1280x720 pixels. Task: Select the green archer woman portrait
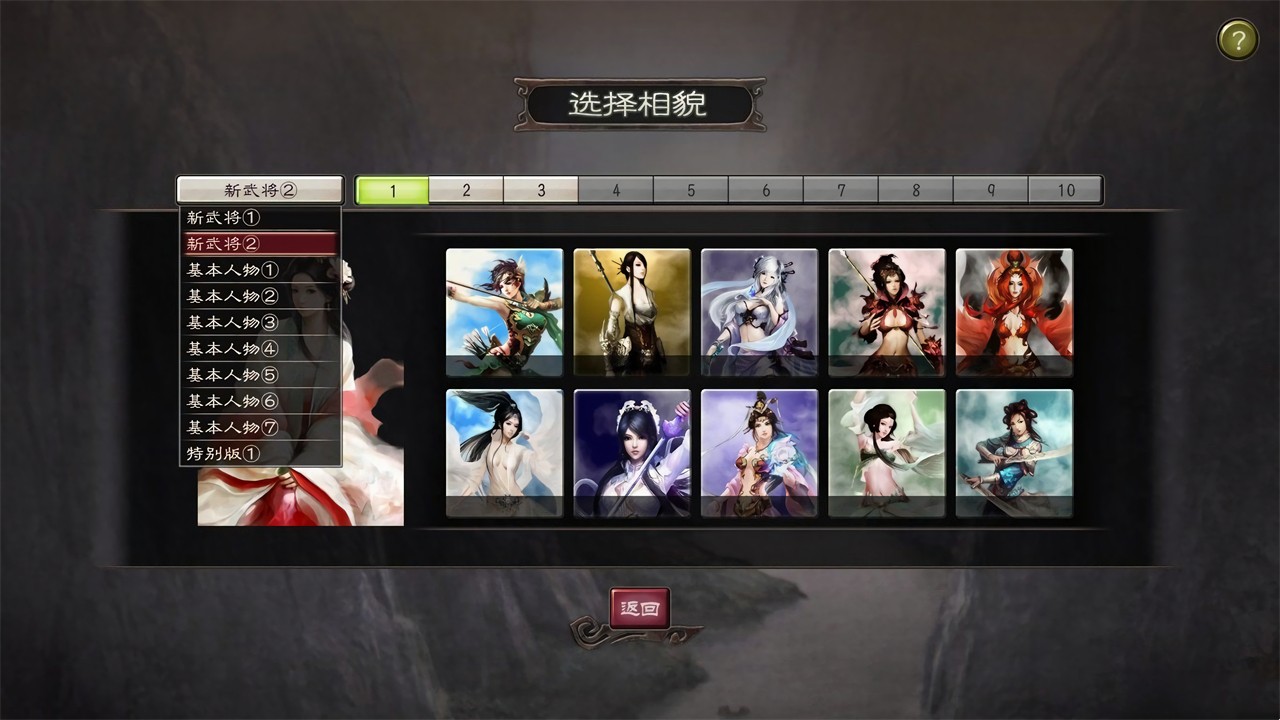point(503,311)
